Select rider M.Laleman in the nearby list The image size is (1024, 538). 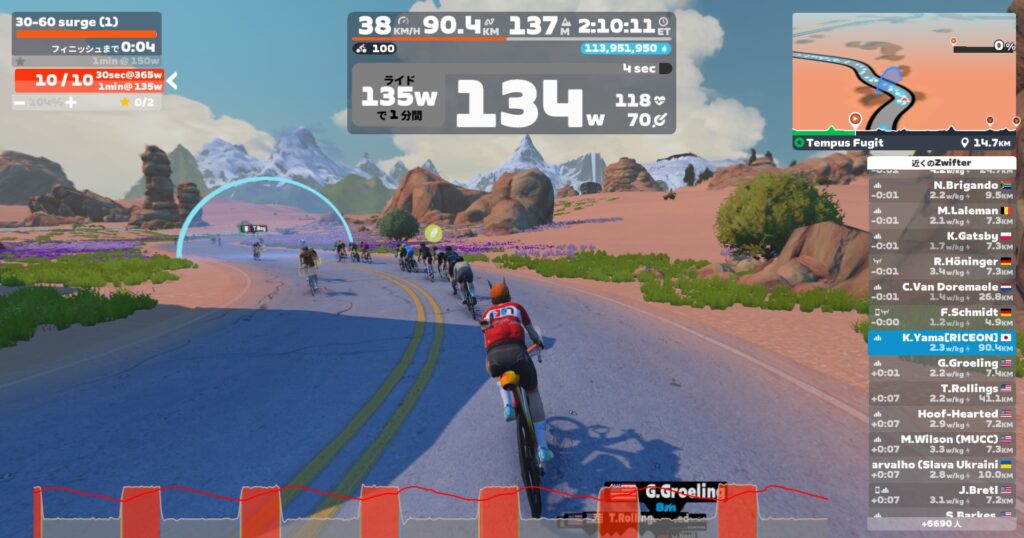[x=941, y=215]
